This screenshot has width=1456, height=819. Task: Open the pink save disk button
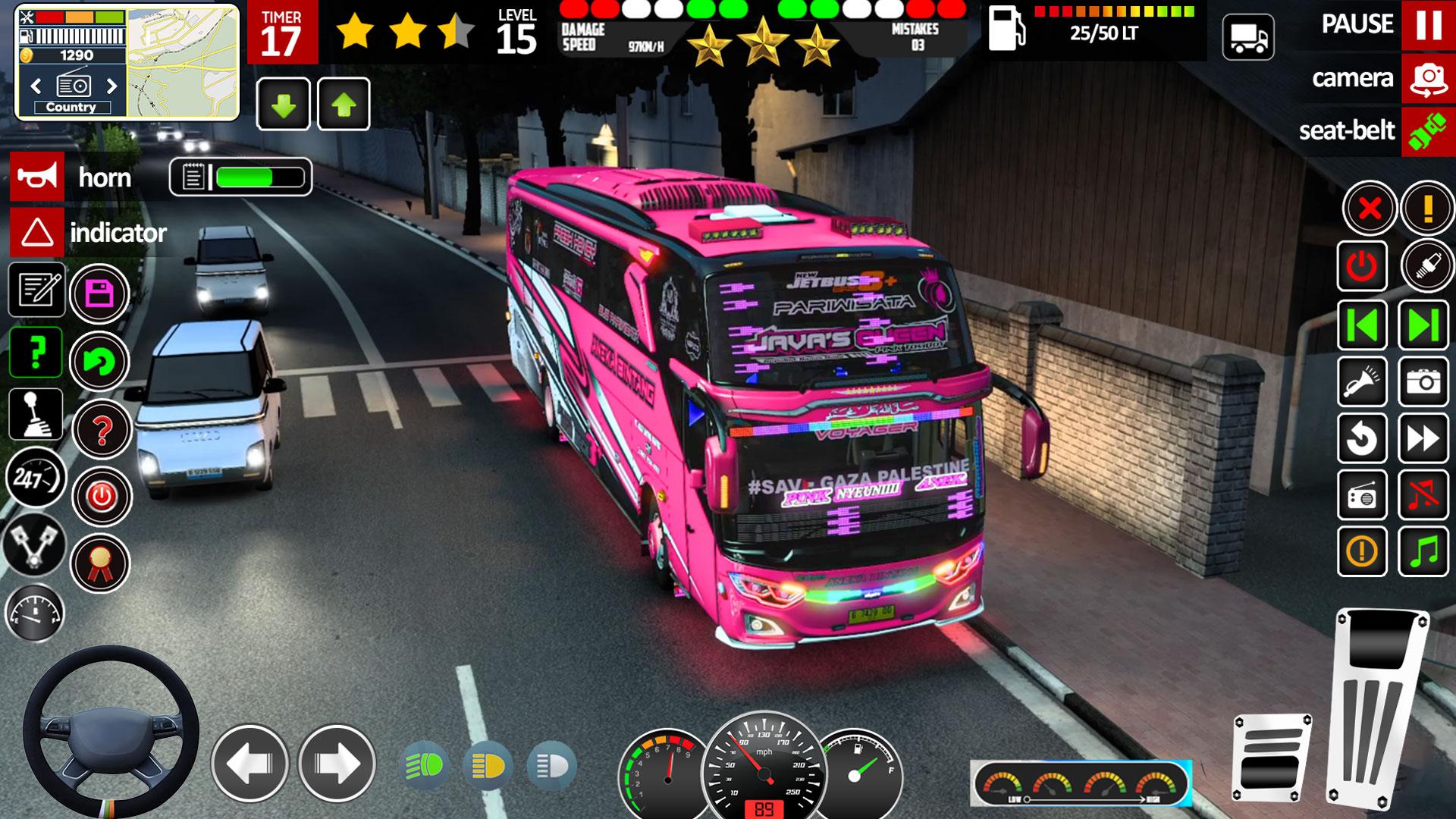99,293
